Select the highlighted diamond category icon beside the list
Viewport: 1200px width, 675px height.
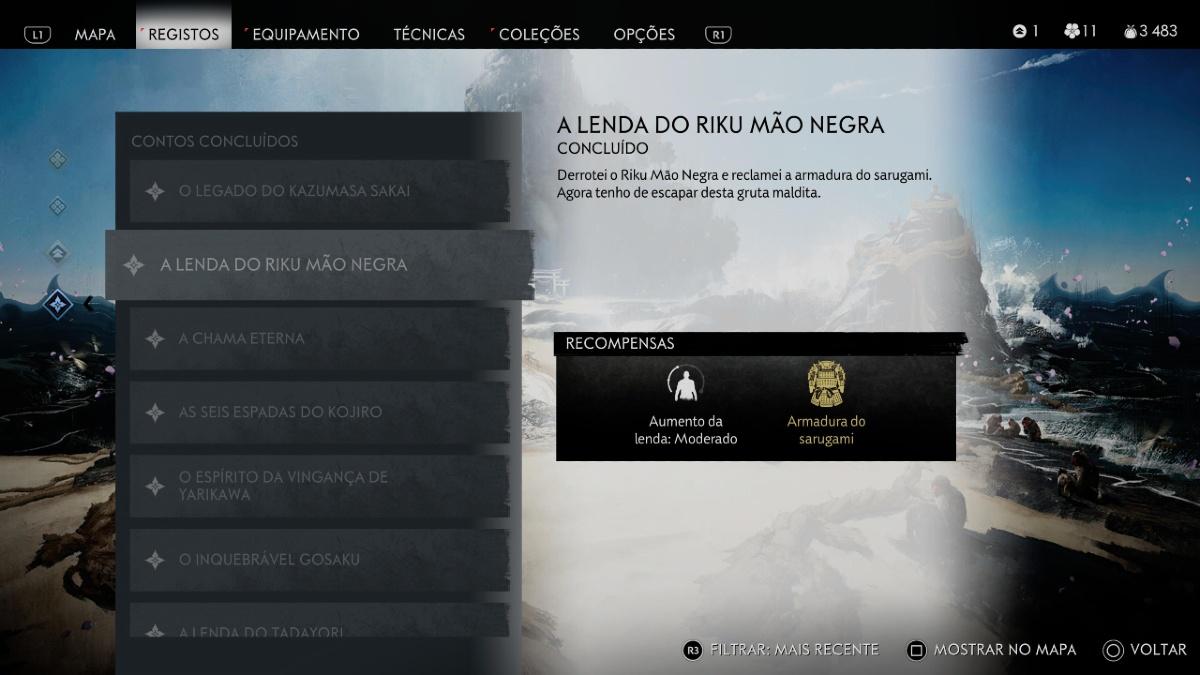(x=58, y=303)
